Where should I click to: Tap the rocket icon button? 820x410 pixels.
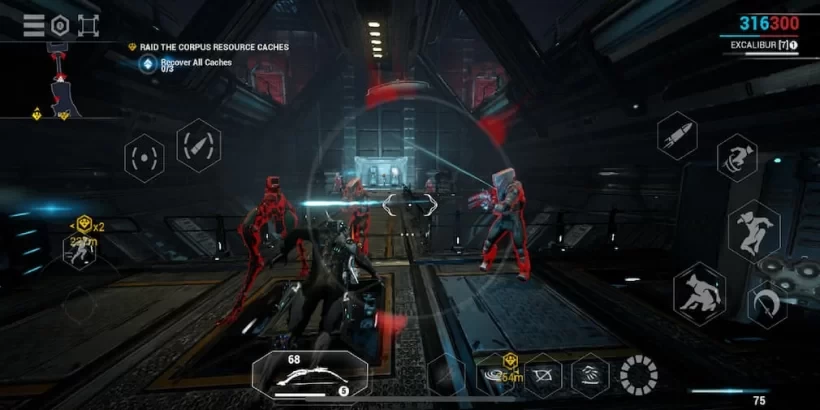(677, 135)
